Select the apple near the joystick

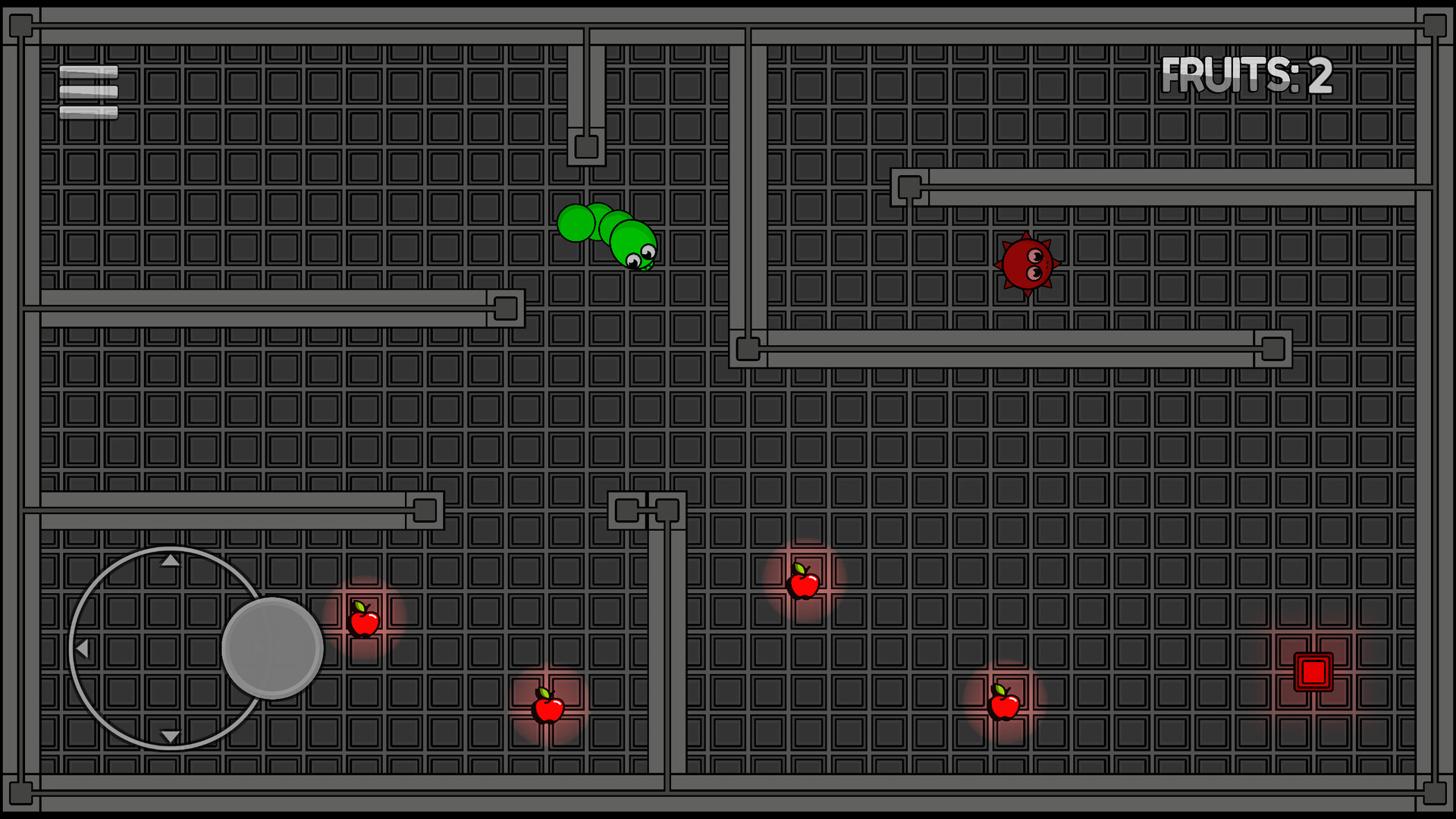tap(364, 622)
